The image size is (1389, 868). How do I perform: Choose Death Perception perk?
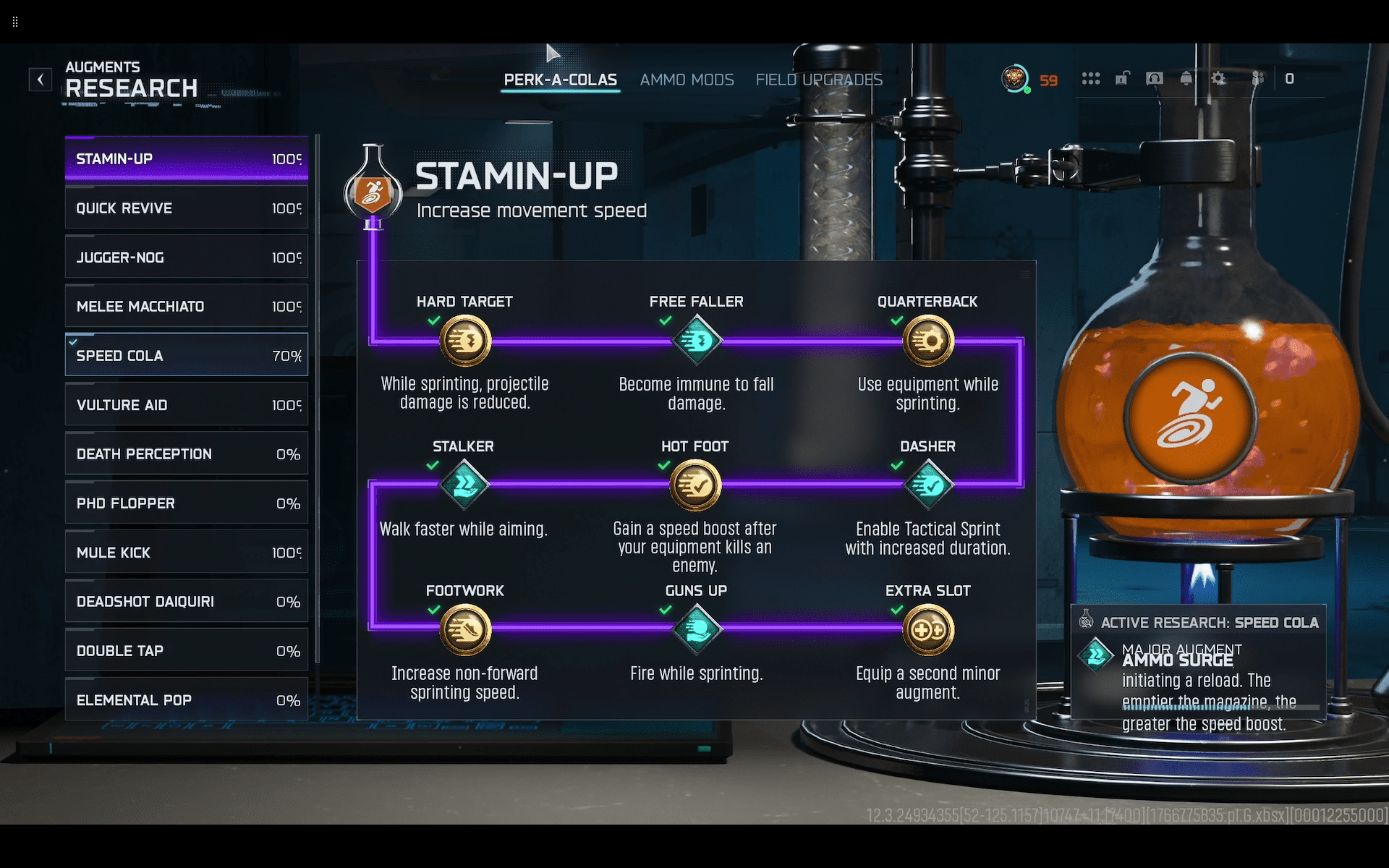[187, 454]
